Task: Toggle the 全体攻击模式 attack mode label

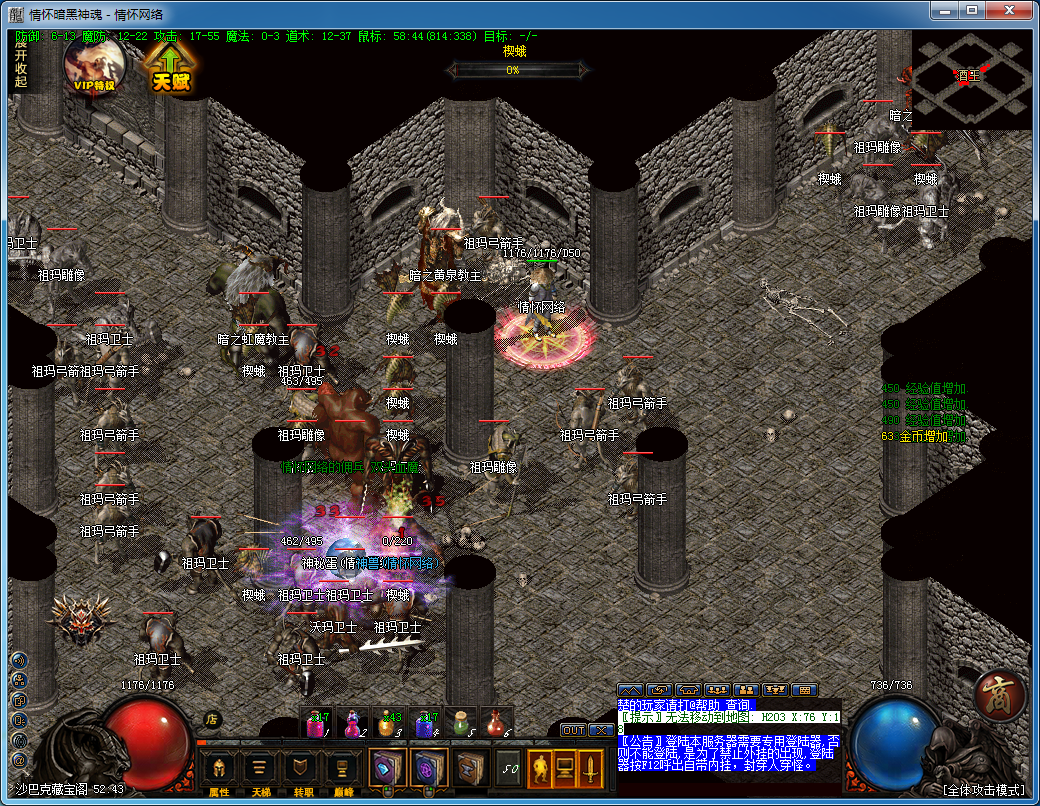Action: [985, 790]
